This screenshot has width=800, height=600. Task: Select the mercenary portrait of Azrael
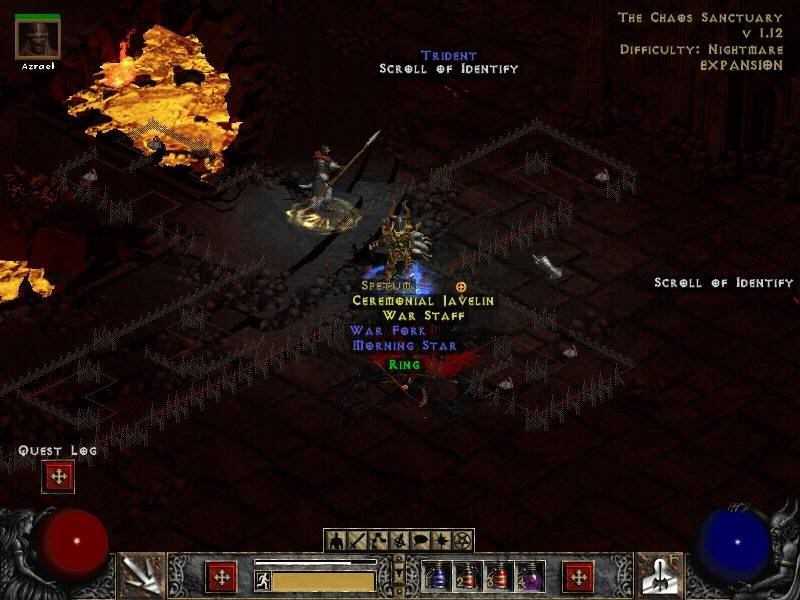[x=38, y=39]
